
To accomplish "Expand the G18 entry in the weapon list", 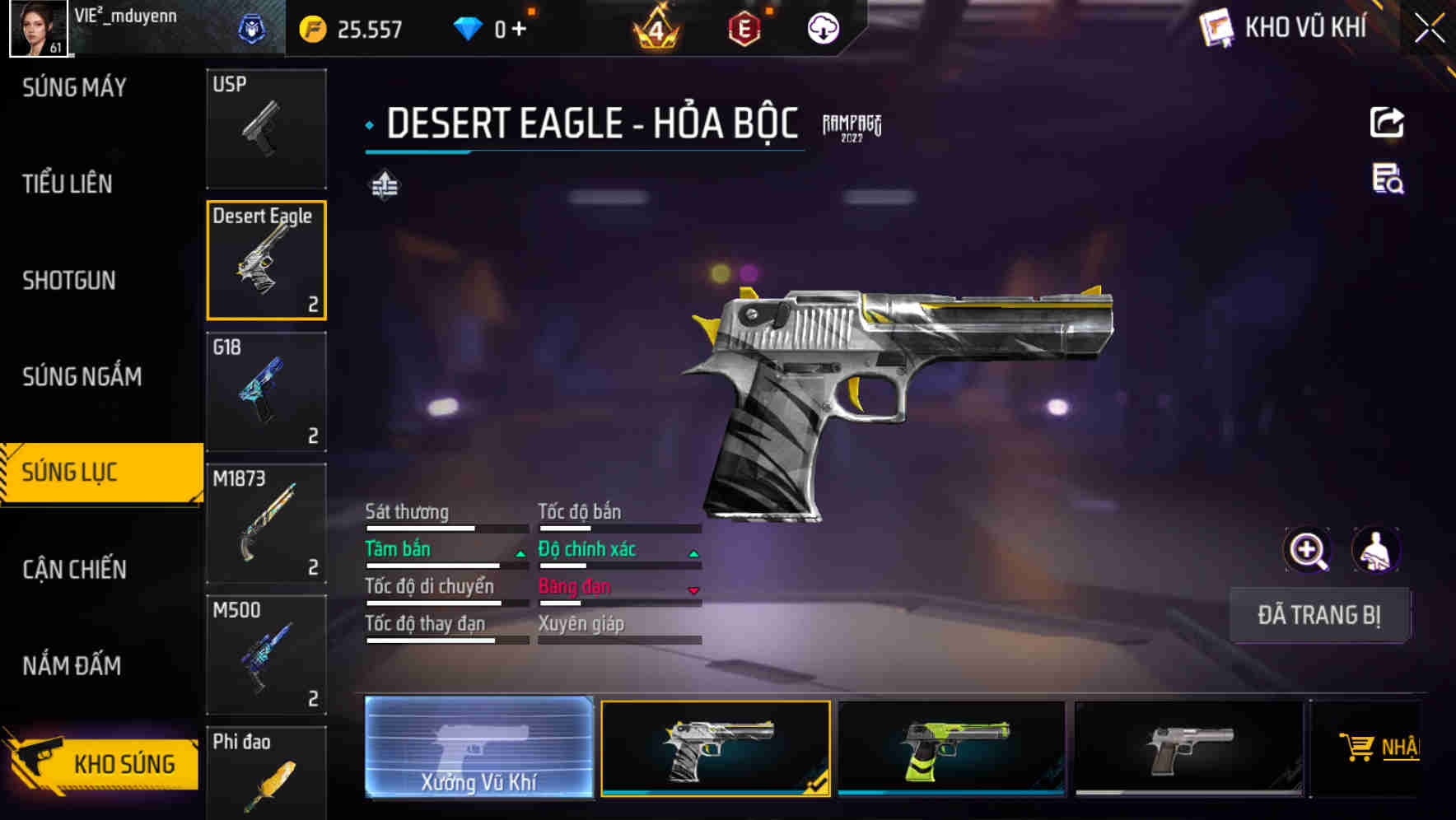I will [x=267, y=393].
